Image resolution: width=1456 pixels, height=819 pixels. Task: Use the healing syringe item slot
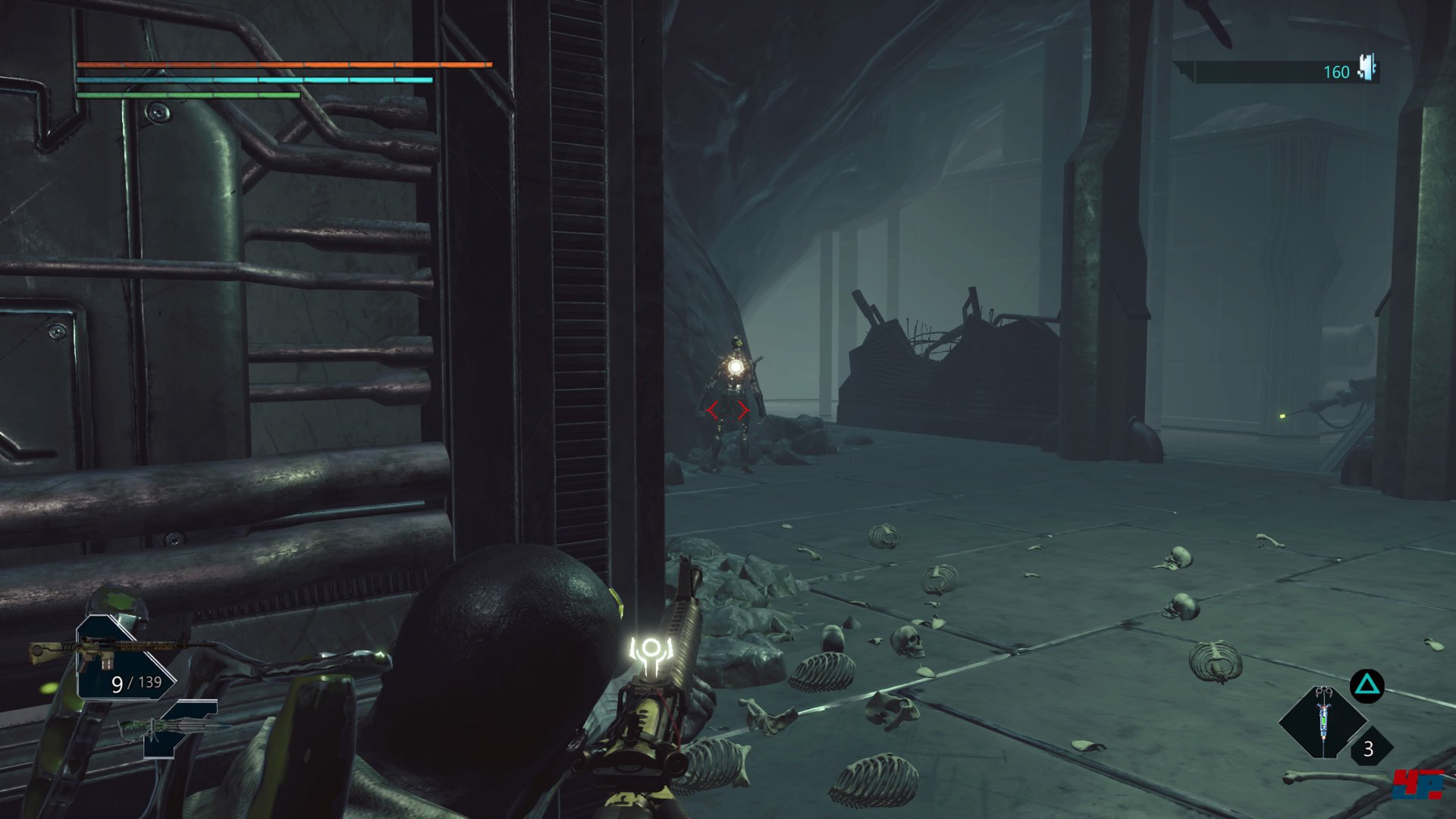[x=1323, y=721]
